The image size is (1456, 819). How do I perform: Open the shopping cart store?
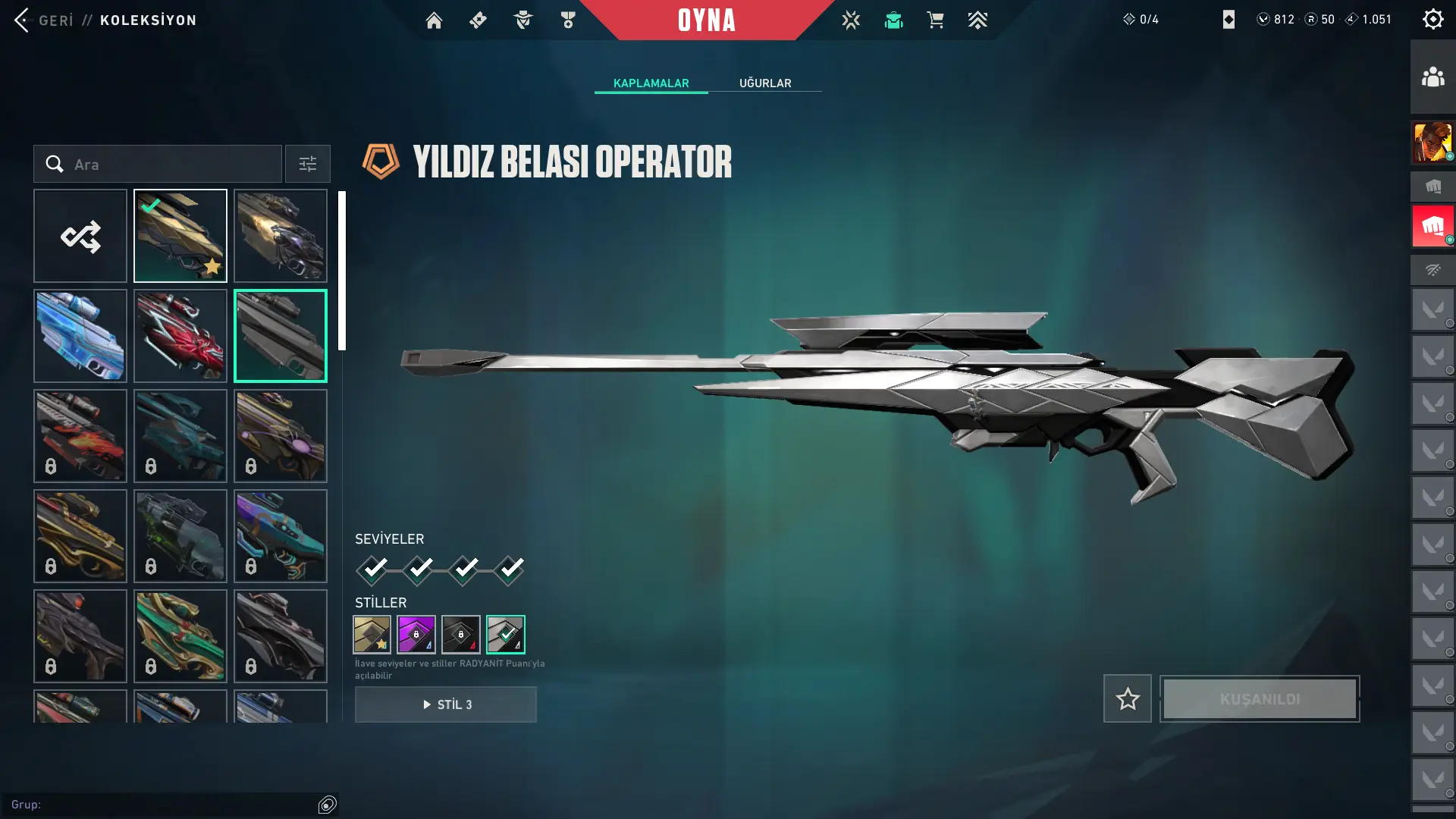(935, 20)
